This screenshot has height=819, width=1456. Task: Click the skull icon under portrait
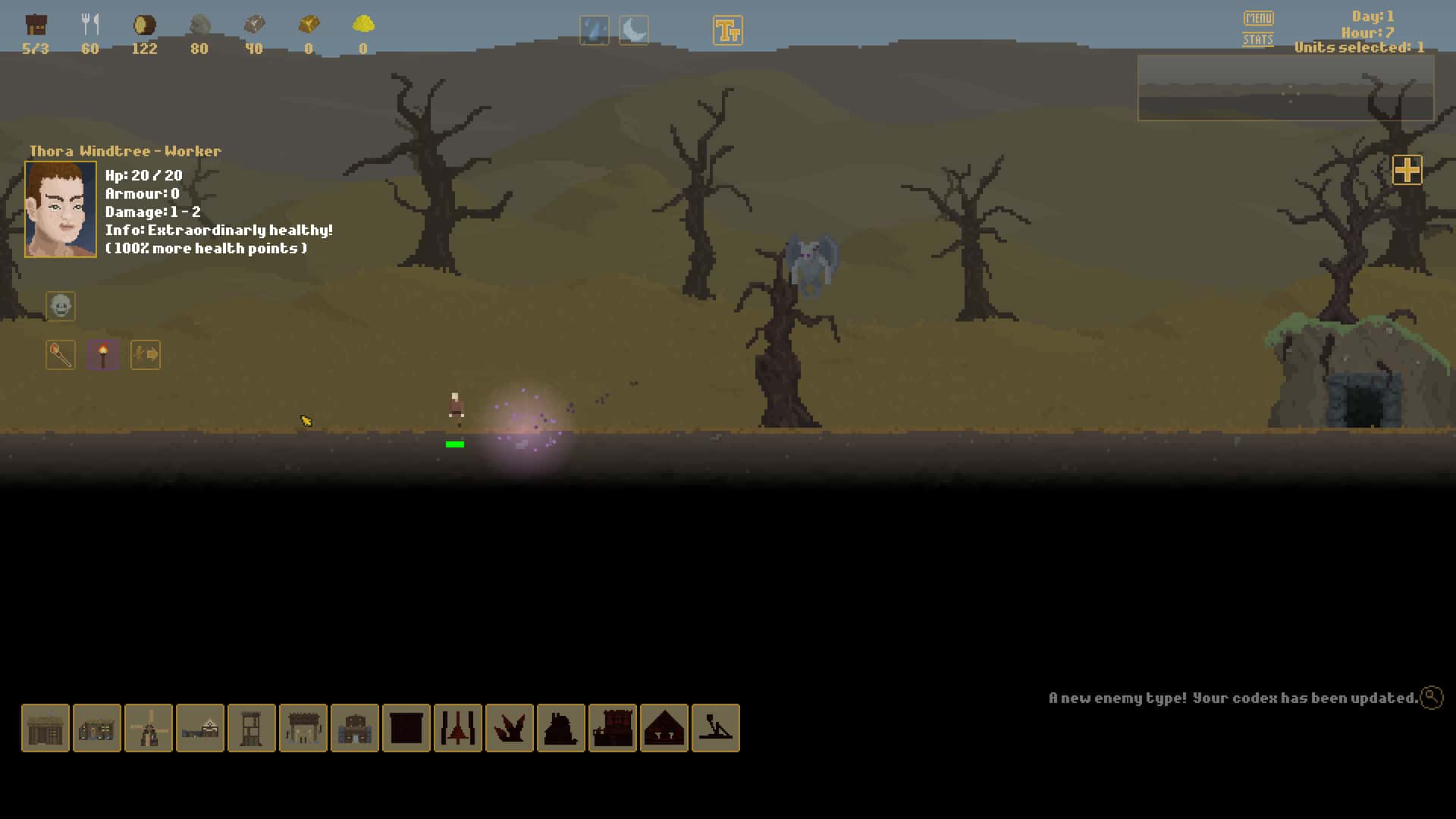click(x=61, y=306)
